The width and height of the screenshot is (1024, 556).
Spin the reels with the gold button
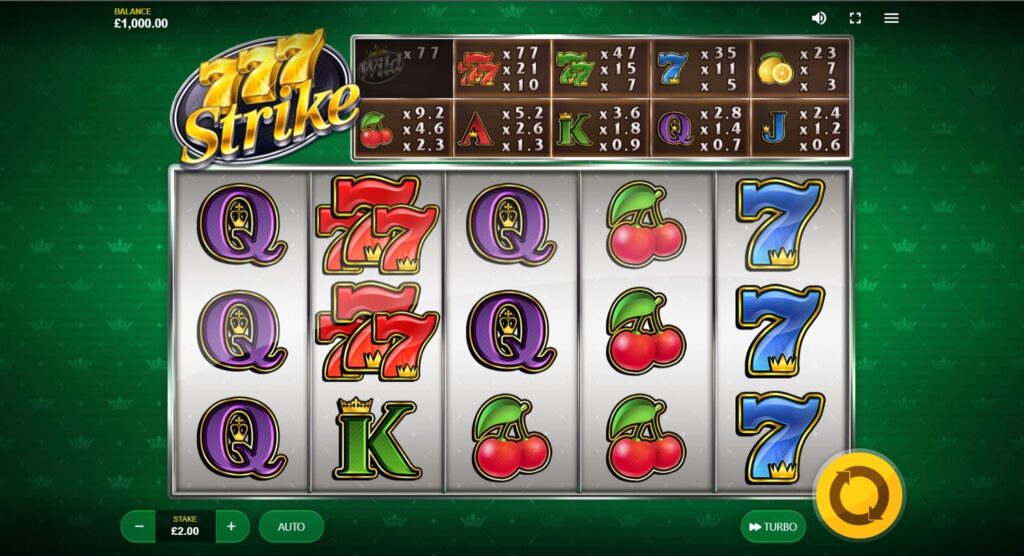click(x=859, y=494)
